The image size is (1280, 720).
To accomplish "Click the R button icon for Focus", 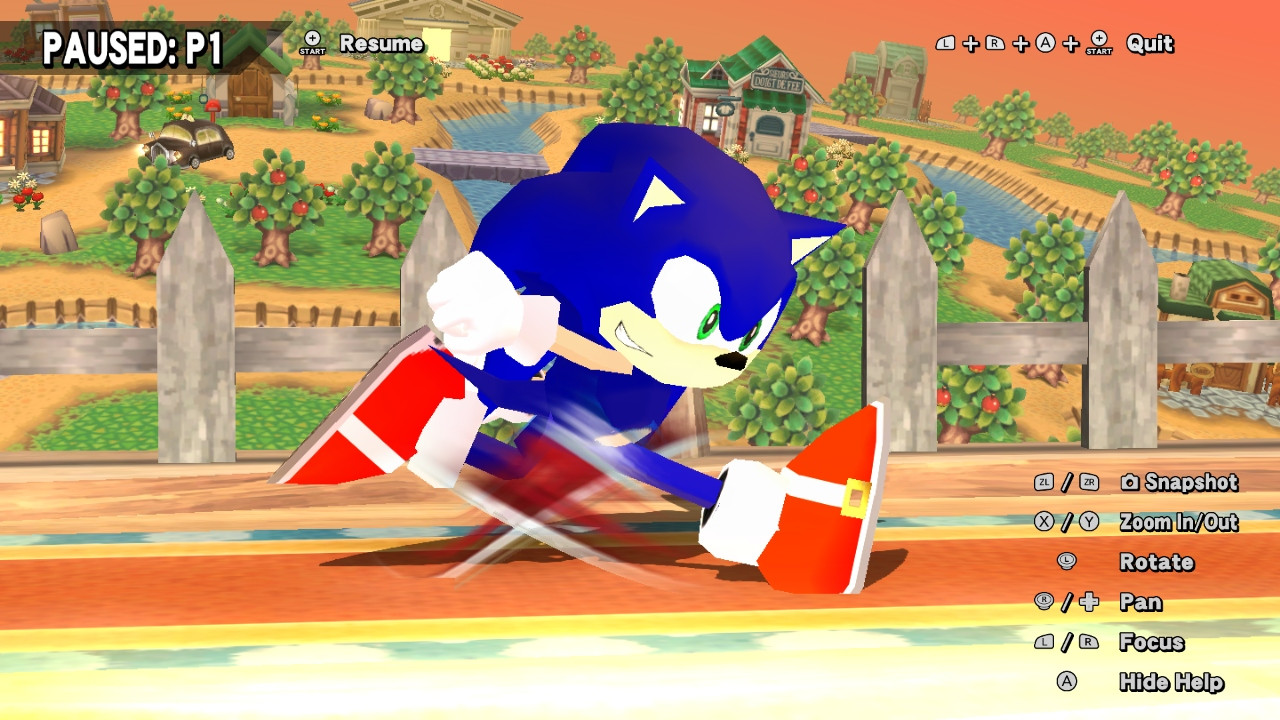I will tap(1087, 641).
